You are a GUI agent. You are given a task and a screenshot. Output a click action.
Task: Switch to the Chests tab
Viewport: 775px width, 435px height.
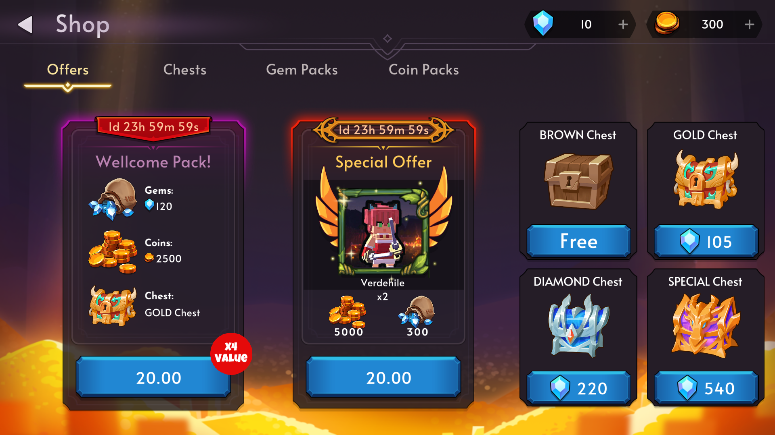pos(185,70)
